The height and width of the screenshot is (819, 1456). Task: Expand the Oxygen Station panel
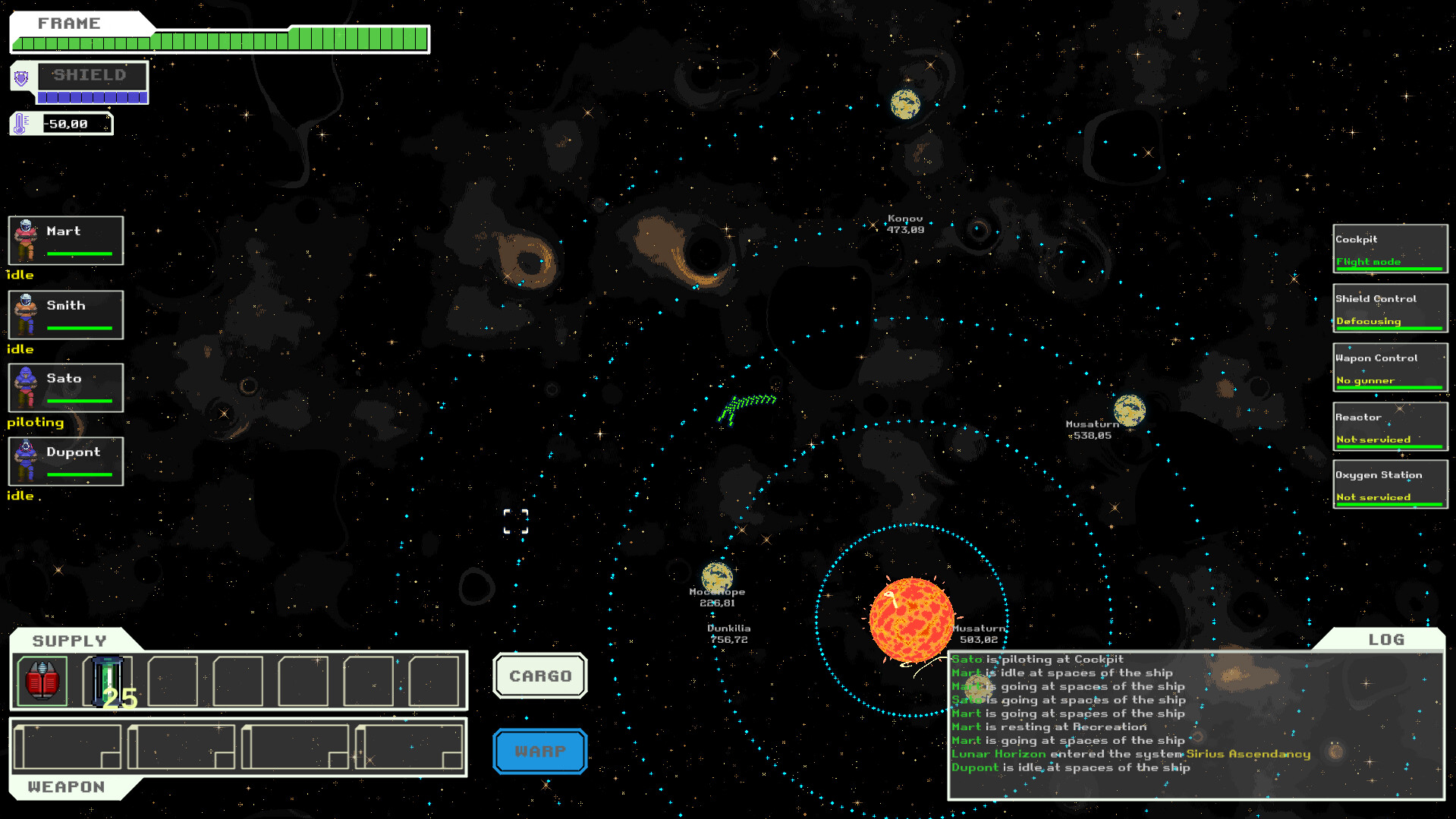1389,484
